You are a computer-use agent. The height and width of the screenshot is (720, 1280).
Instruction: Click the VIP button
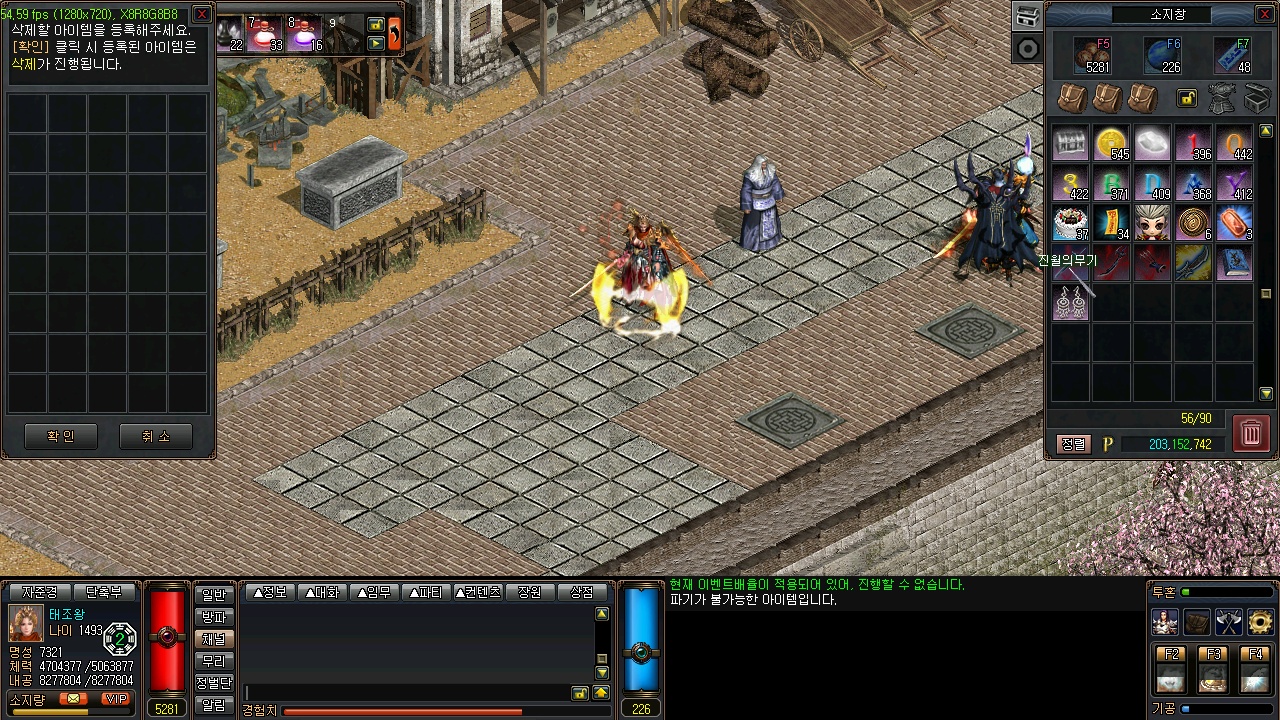click(116, 698)
